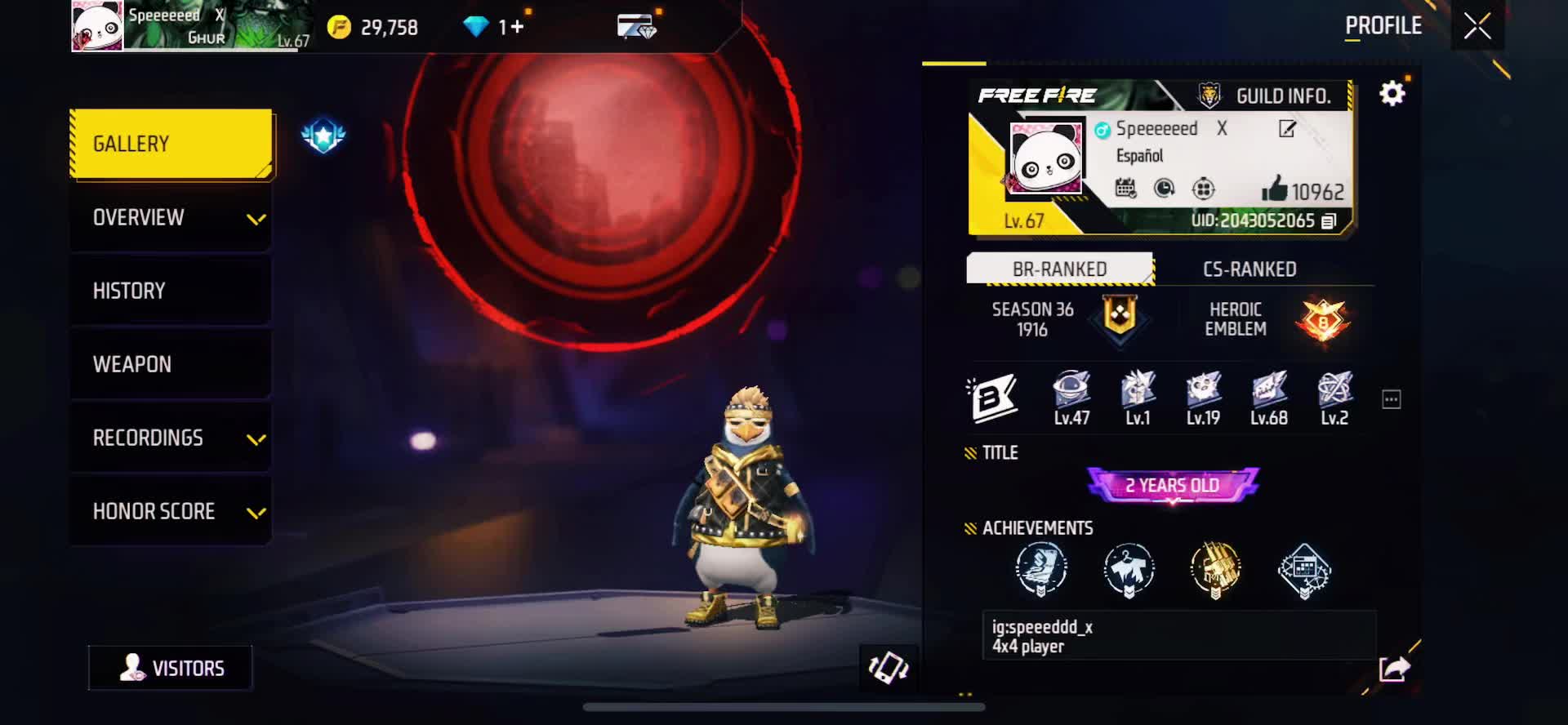Viewport: 1568px width, 725px height.
Task: Show more pets via ellipsis button
Action: point(1391,399)
